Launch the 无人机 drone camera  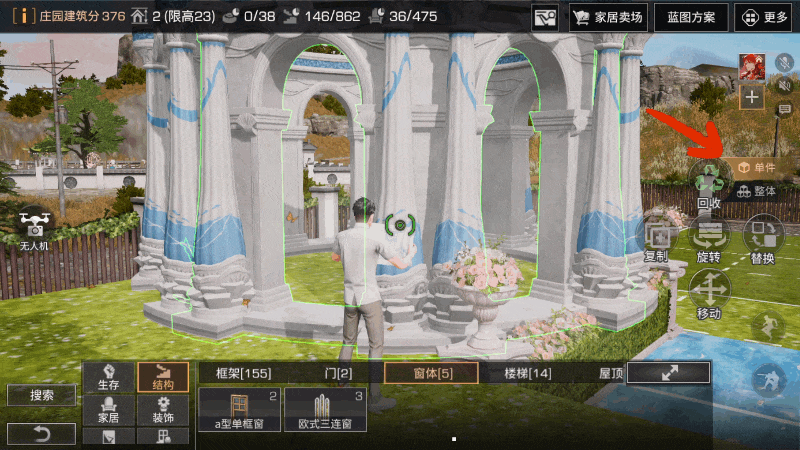tap(35, 226)
